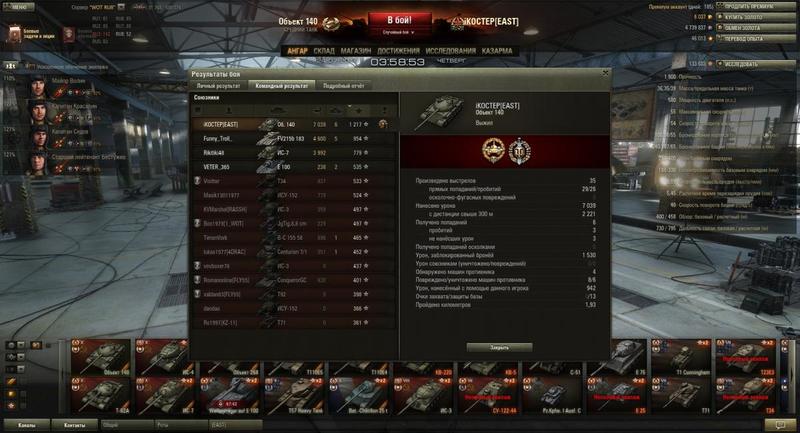Viewport: 800px width, 433px height.
Task: Open the Контакты button
Action: click(75, 425)
